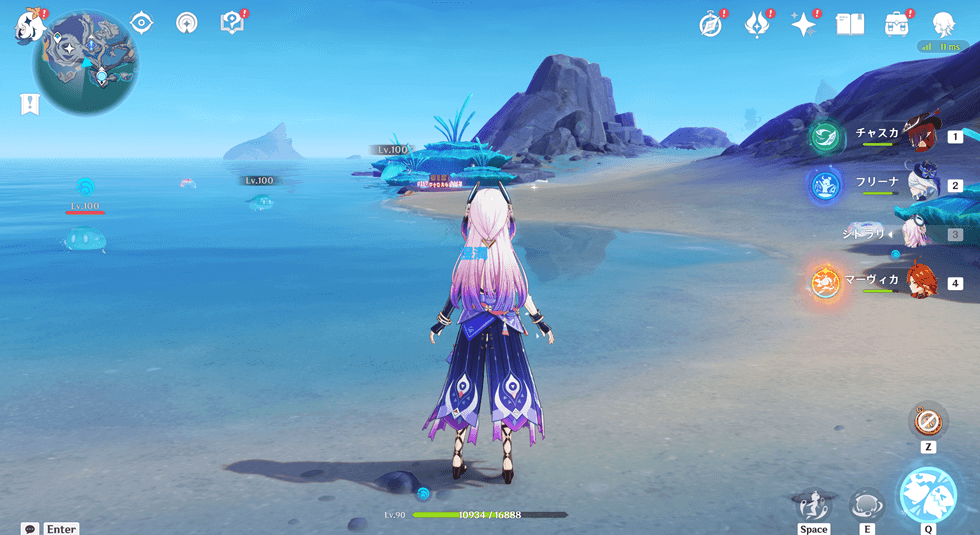Open the Adventurer Handbook book icon
Screen dimensions: 980x535
pos(850,25)
